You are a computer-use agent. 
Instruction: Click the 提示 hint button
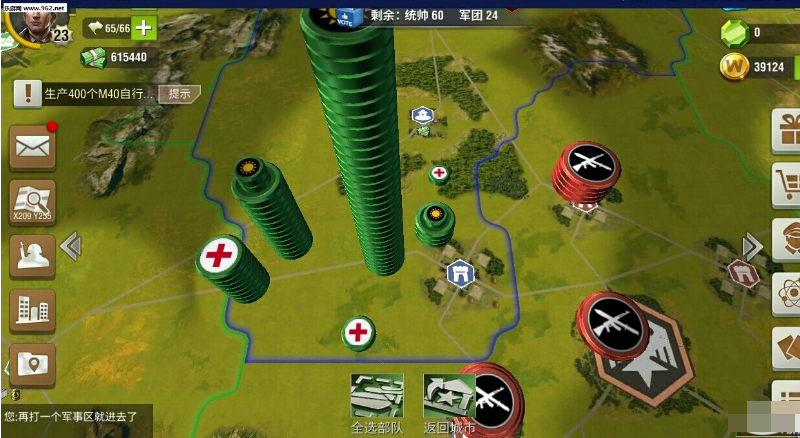180,93
